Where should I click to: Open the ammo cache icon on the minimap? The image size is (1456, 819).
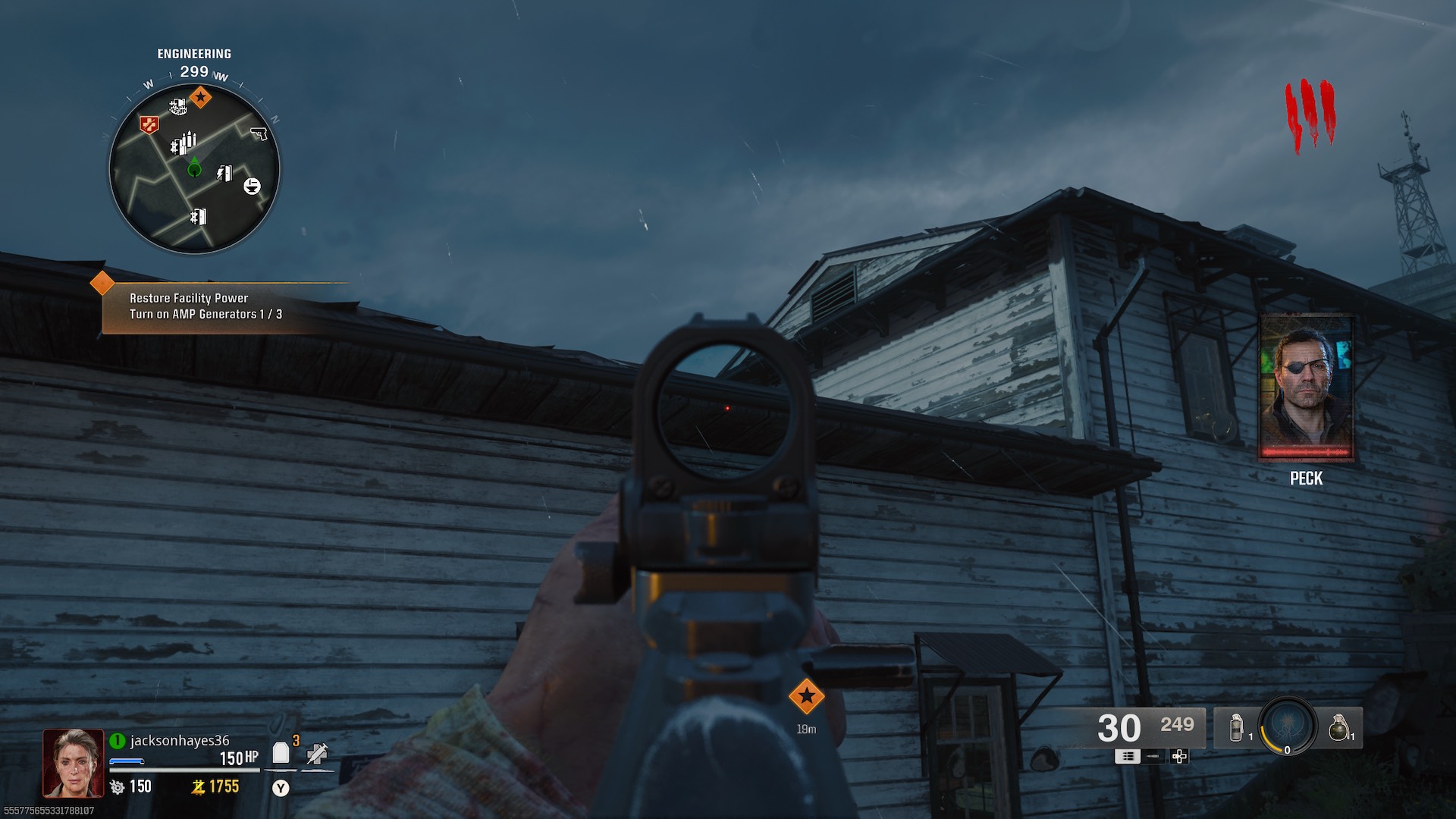[x=184, y=146]
